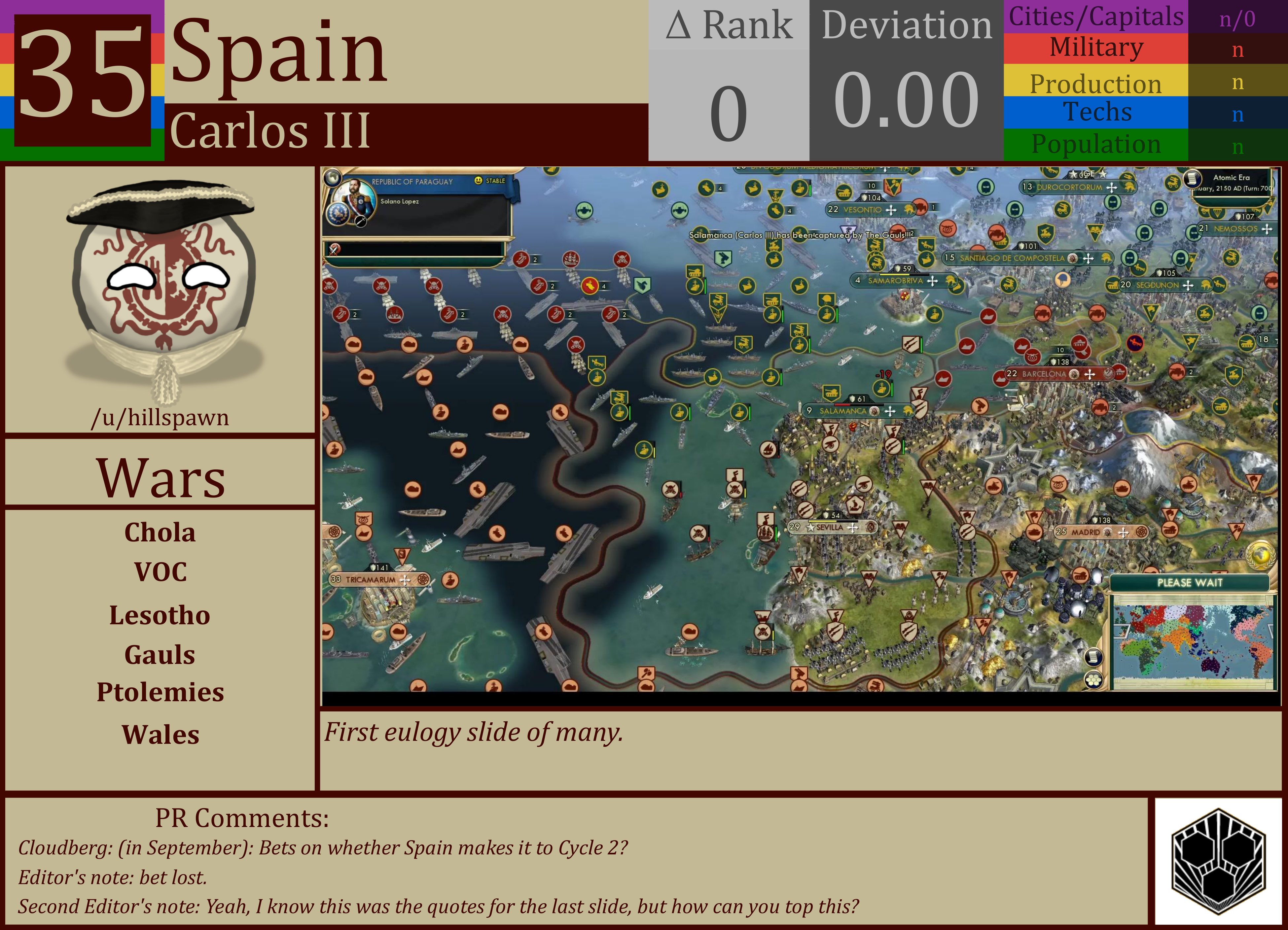Click the /u/hillspawn username link
This screenshot has height=930, width=1288.
coord(161,417)
